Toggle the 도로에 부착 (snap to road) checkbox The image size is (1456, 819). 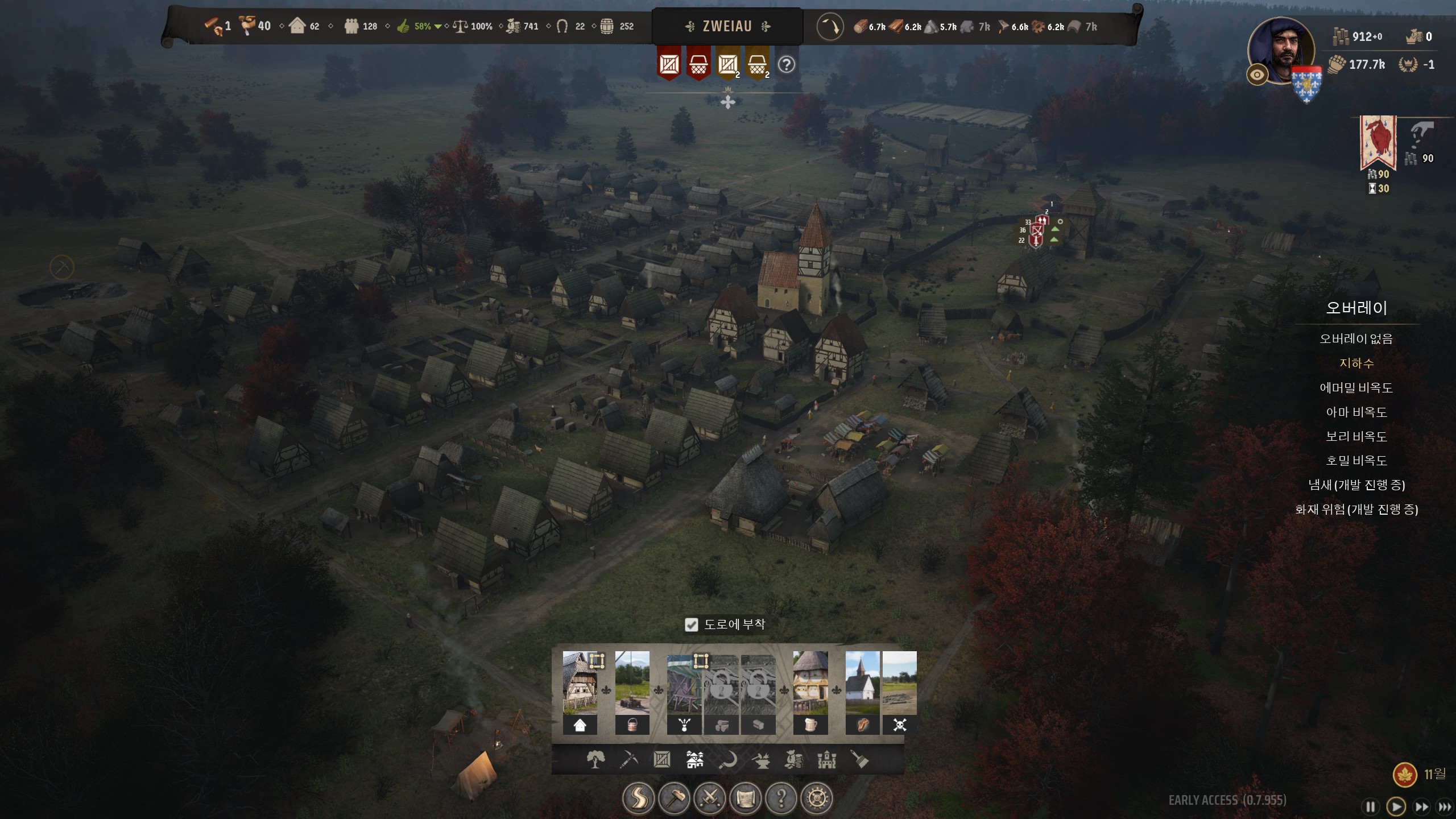[691, 625]
